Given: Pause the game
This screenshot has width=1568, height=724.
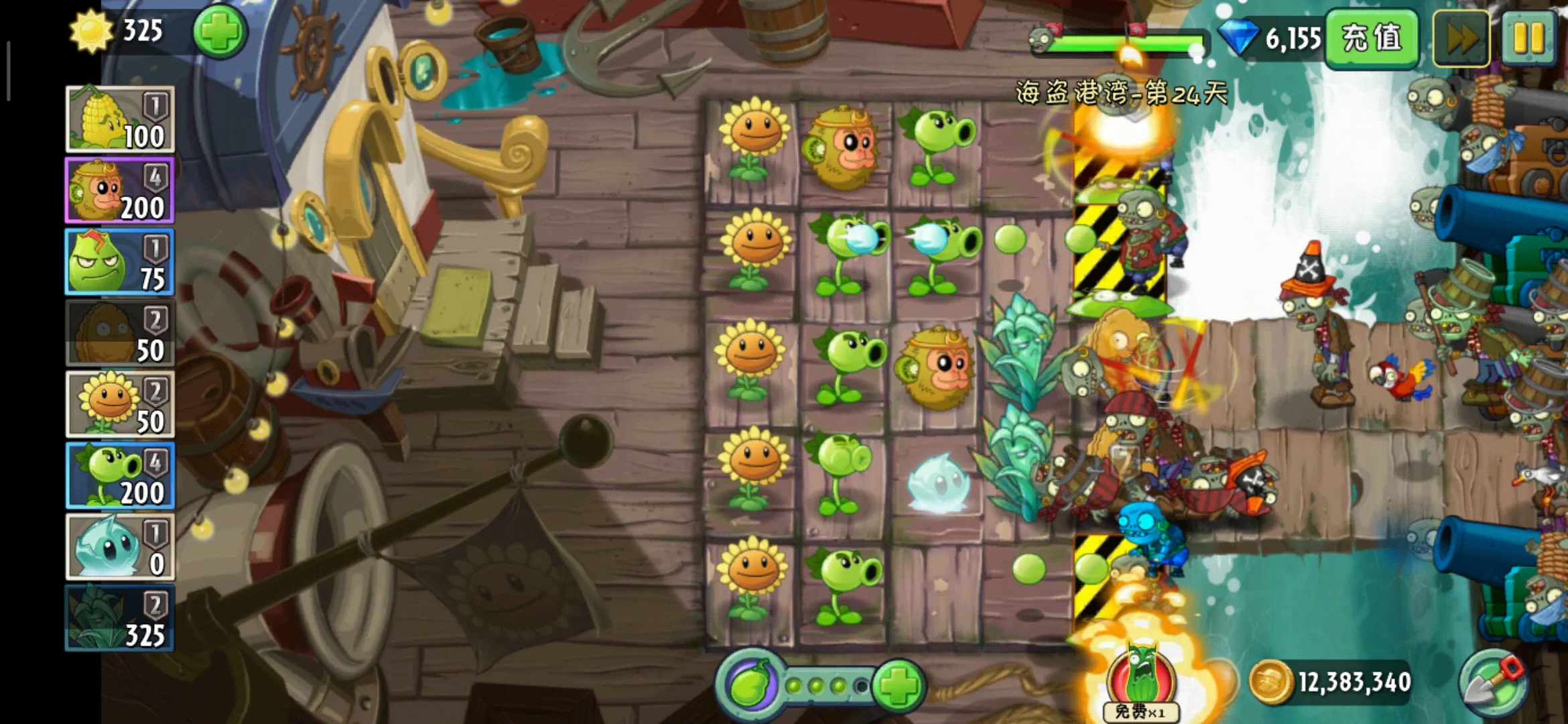Looking at the screenshot, I should click(1528, 38).
